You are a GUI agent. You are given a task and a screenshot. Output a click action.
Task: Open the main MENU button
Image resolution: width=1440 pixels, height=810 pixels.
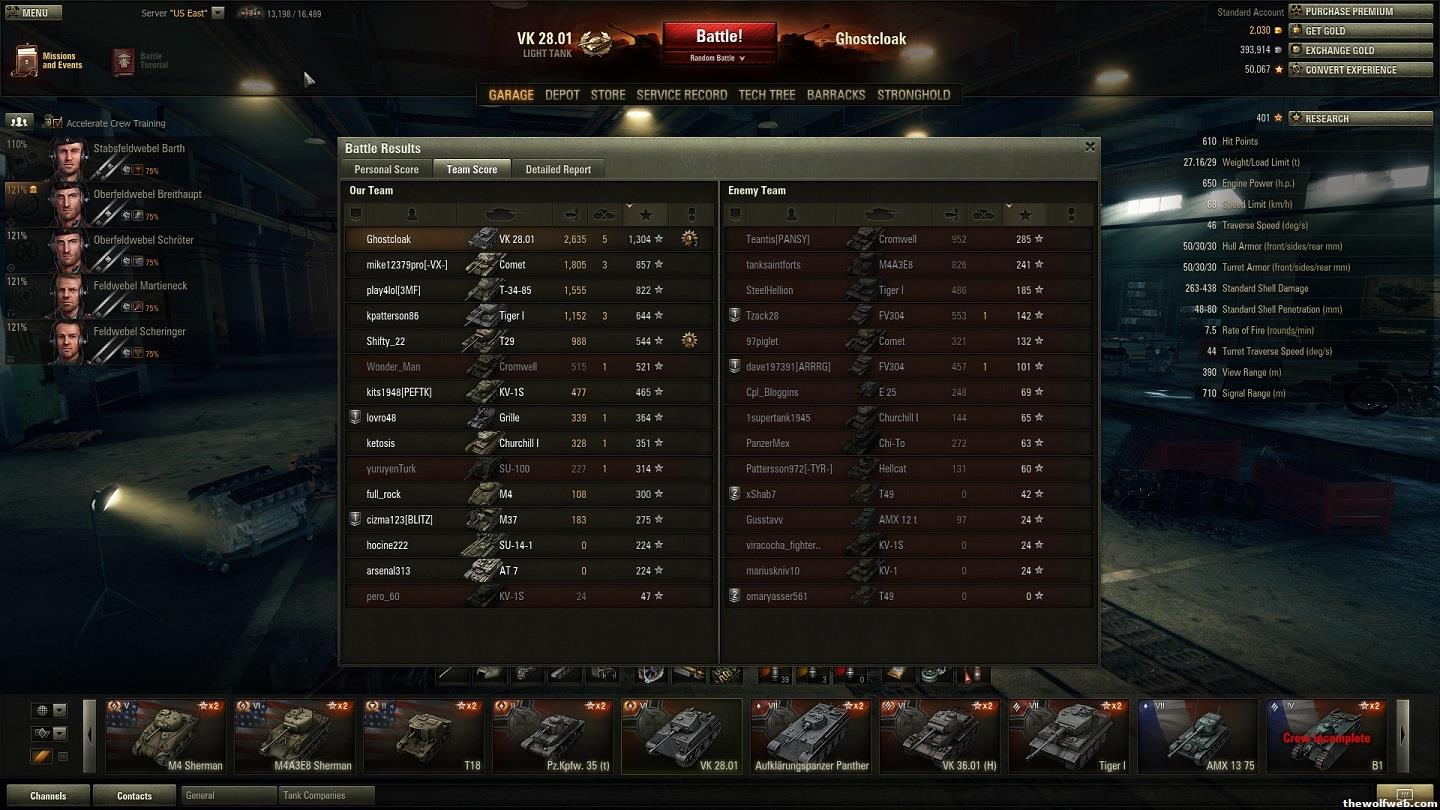click(x=35, y=13)
